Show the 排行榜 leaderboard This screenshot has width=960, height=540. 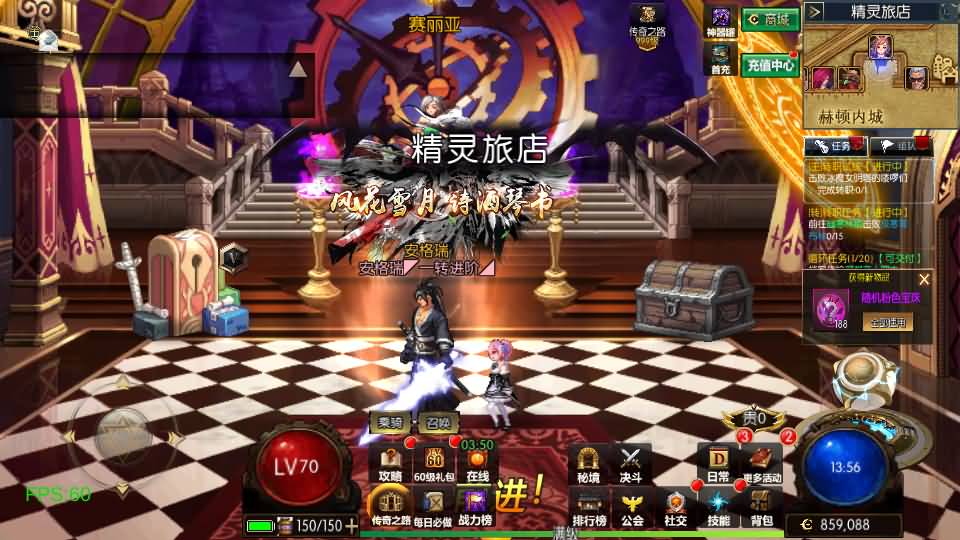589,507
